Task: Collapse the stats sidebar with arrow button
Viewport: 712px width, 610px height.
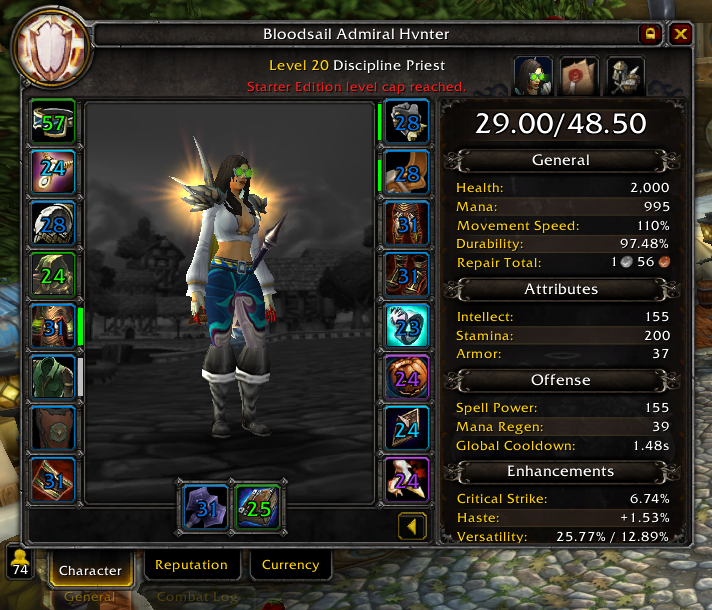Action: point(413,525)
